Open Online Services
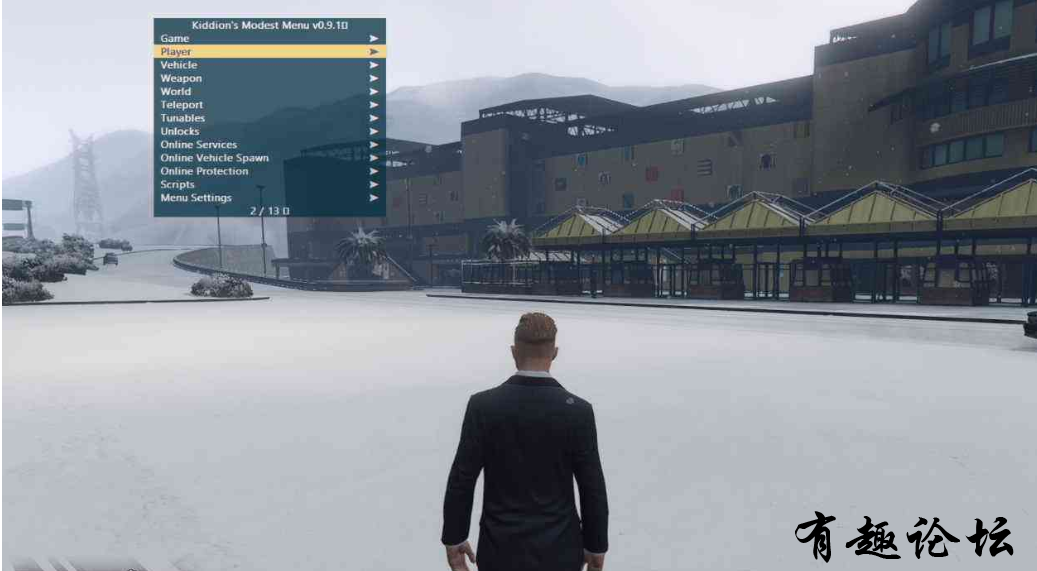The width and height of the screenshot is (1037, 571). tap(199, 145)
